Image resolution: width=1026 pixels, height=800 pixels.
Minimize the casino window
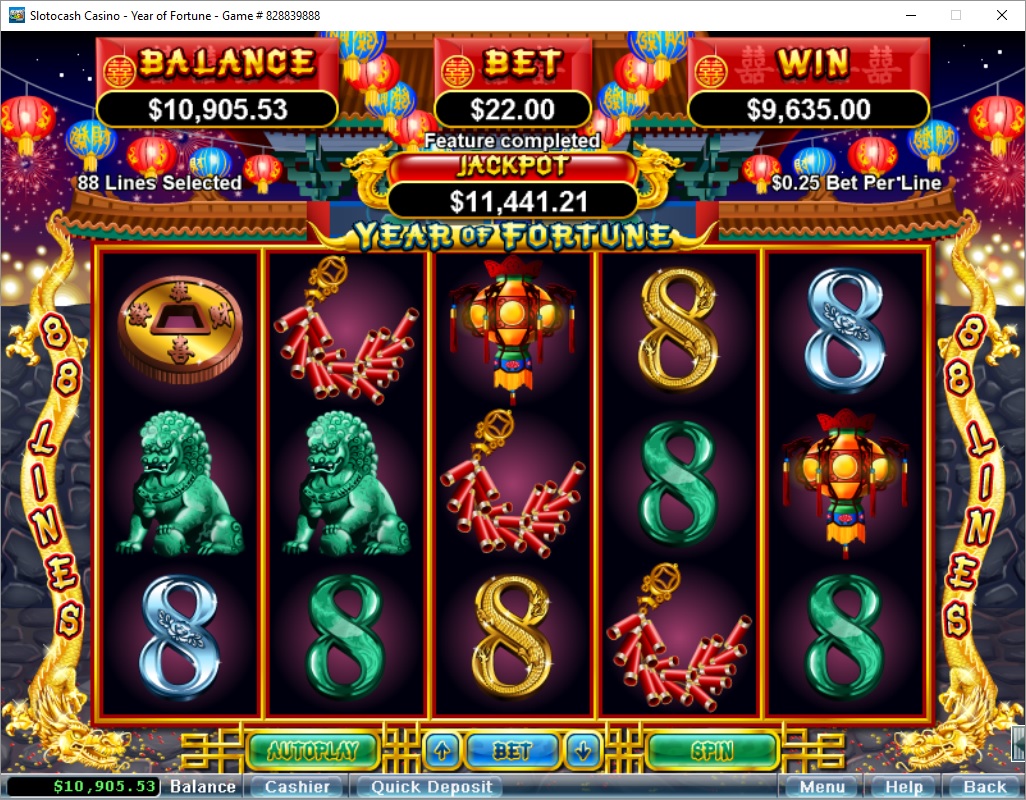click(x=910, y=15)
